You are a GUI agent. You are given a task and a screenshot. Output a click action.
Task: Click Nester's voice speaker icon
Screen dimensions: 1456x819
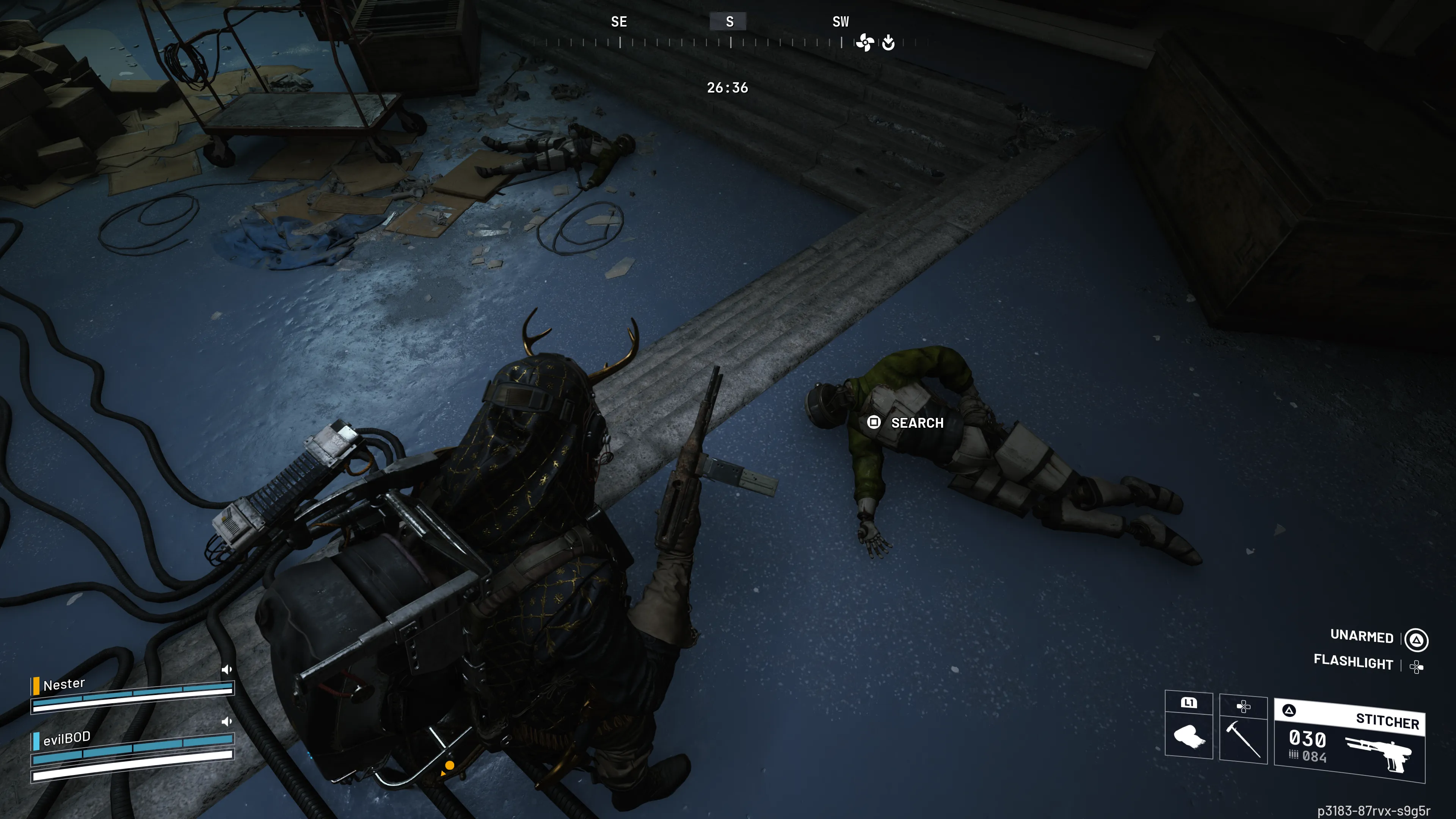pos(227,670)
